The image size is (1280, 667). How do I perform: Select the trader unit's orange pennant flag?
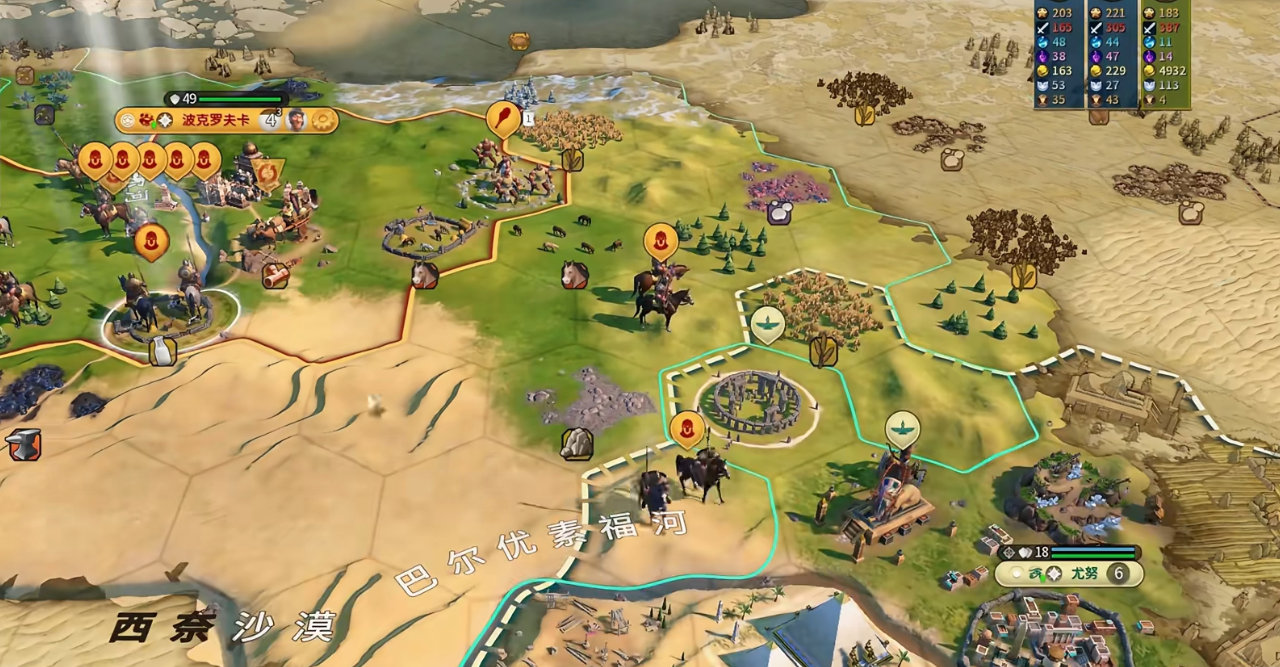point(269,174)
